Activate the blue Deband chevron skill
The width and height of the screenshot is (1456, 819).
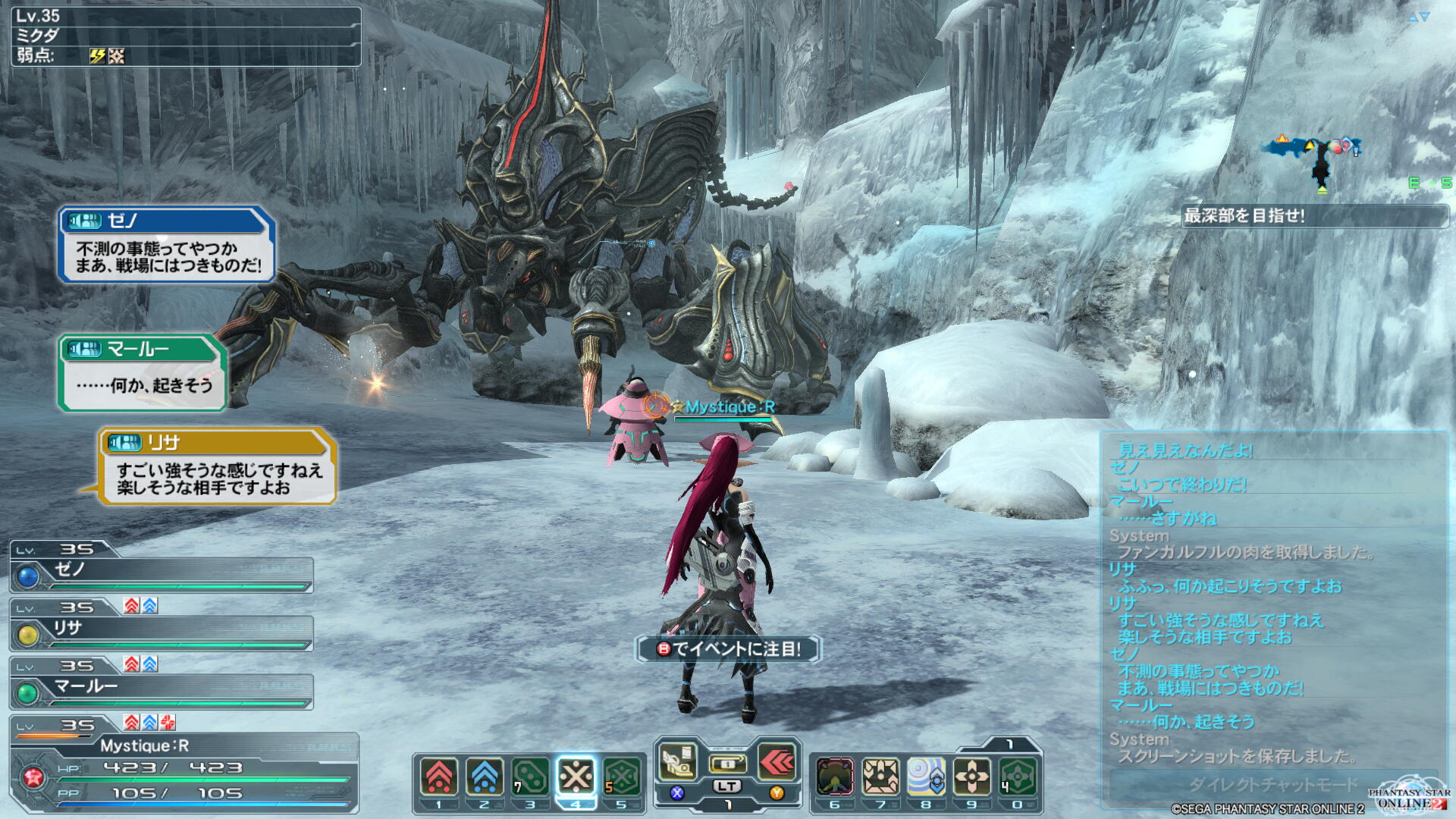coord(485,777)
